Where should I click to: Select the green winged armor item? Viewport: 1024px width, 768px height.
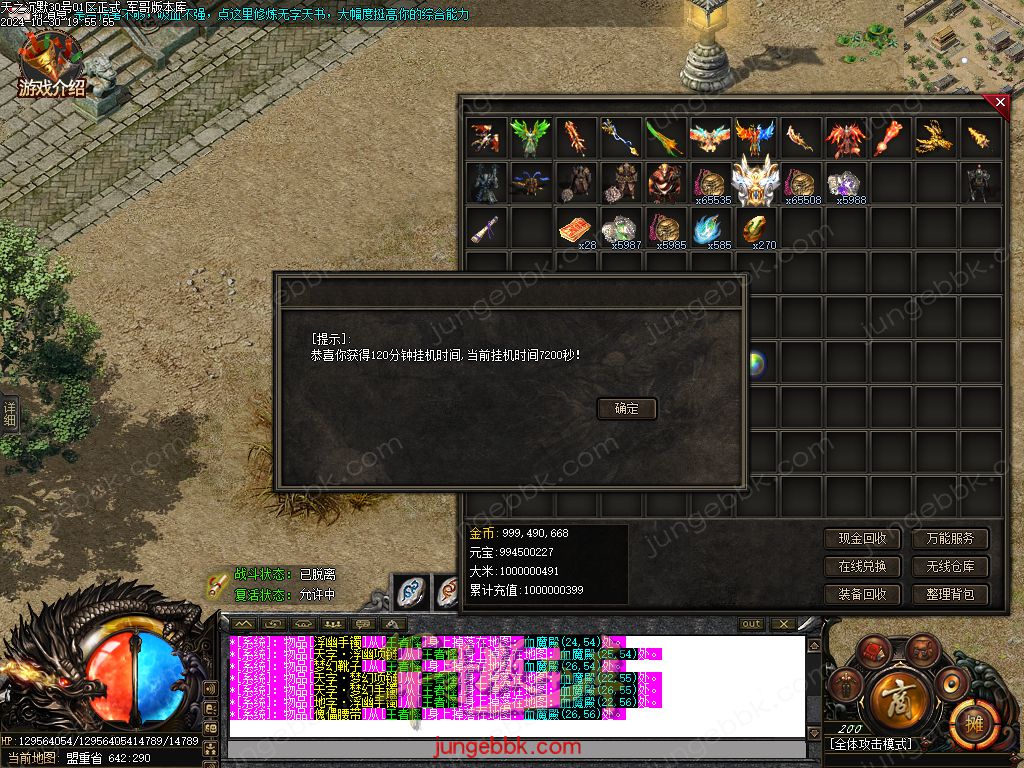click(x=529, y=138)
